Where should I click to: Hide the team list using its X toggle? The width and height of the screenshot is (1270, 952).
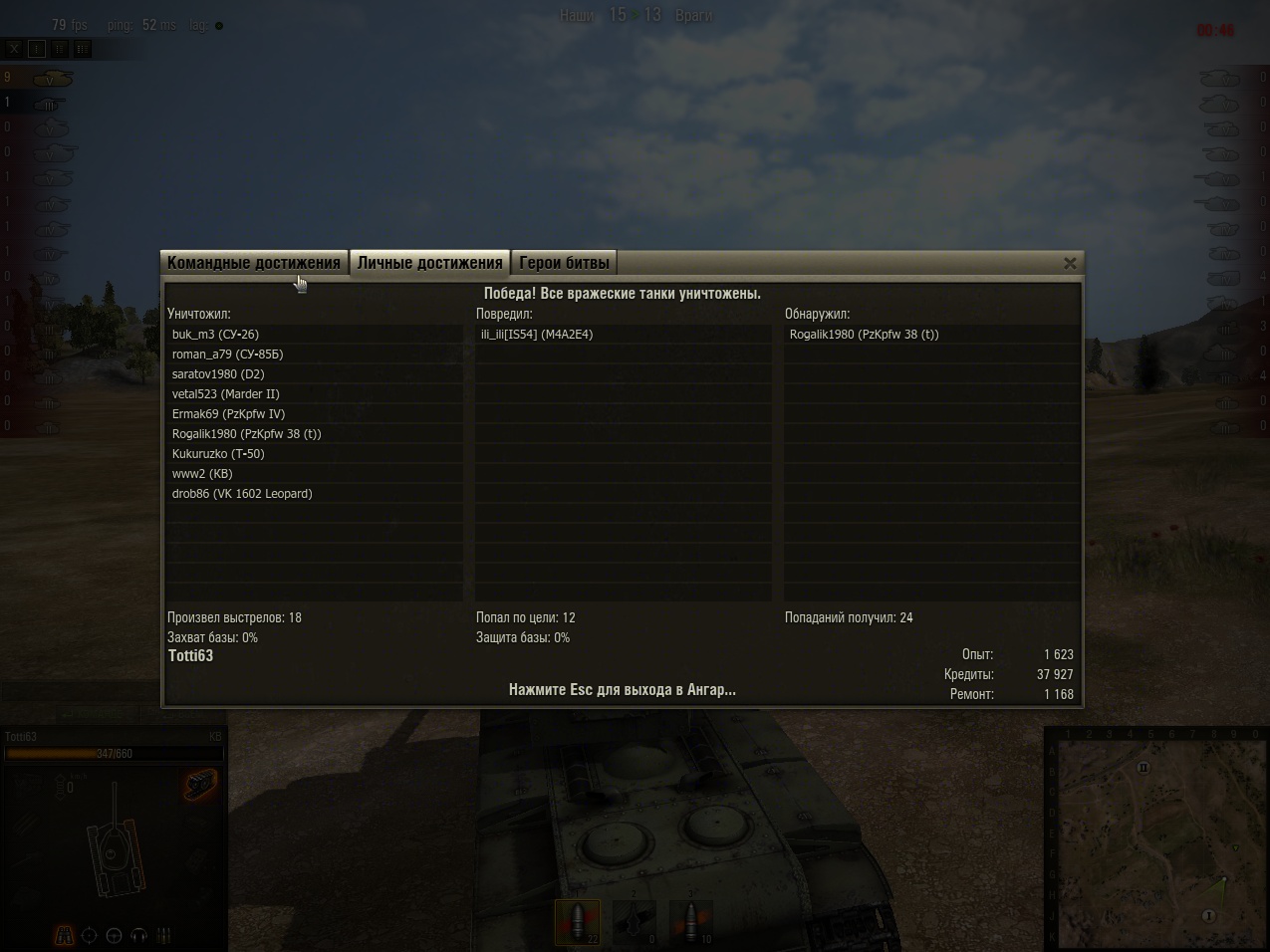14,48
